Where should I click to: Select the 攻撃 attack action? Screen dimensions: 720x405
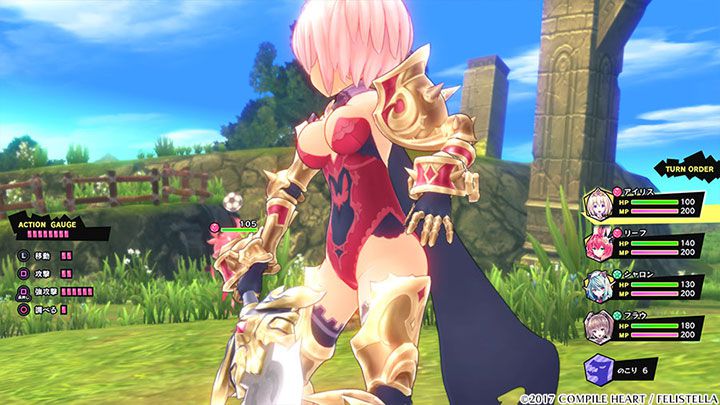pyautogui.click(x=42, y=273)
